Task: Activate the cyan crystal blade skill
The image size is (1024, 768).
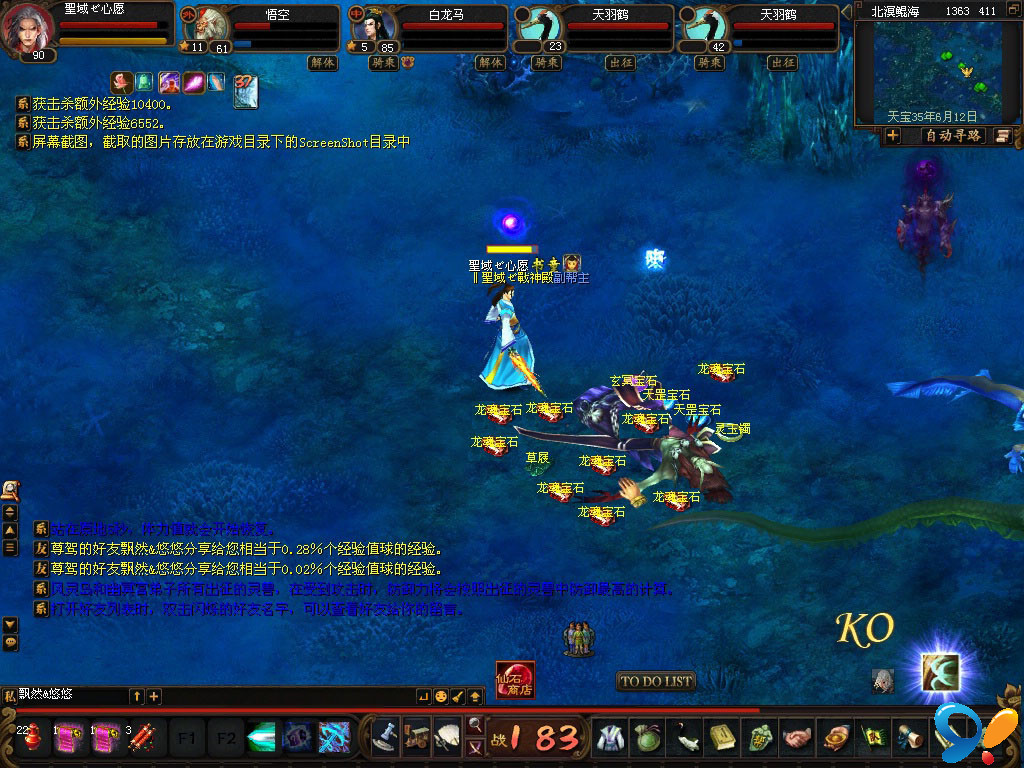Action: (261, 738)
